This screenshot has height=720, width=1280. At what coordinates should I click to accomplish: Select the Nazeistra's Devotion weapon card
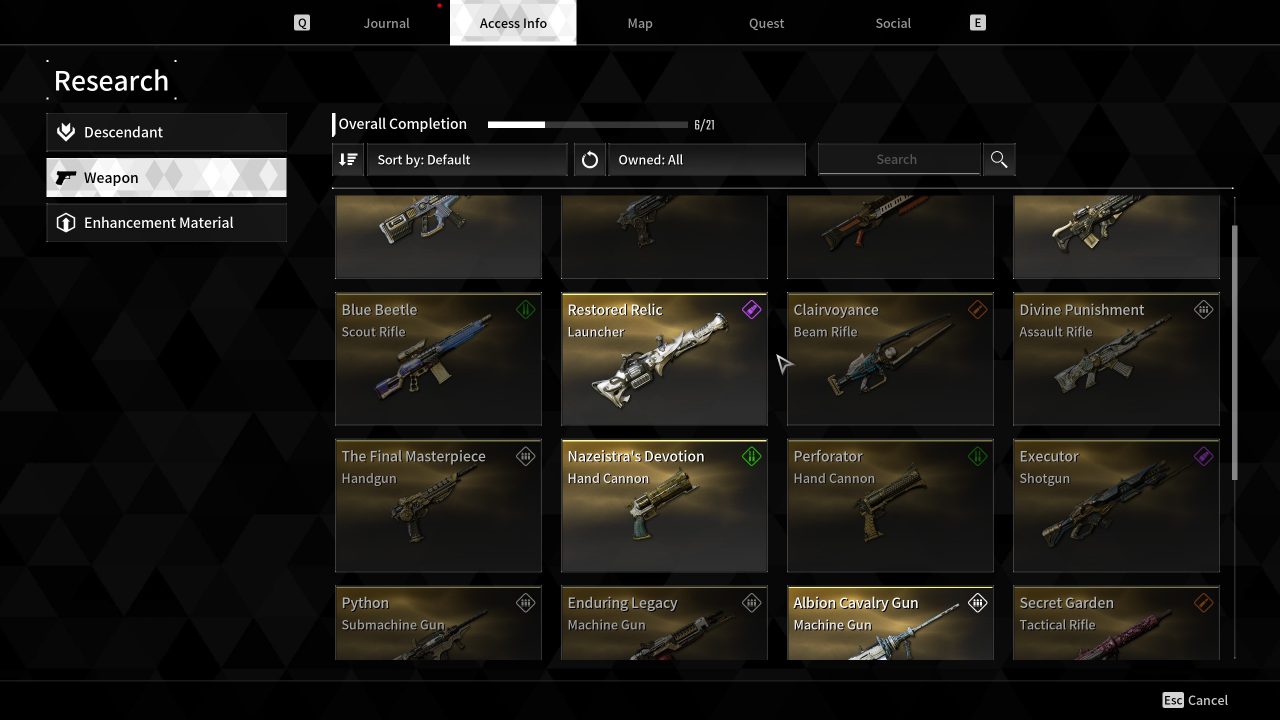(664, 505)
